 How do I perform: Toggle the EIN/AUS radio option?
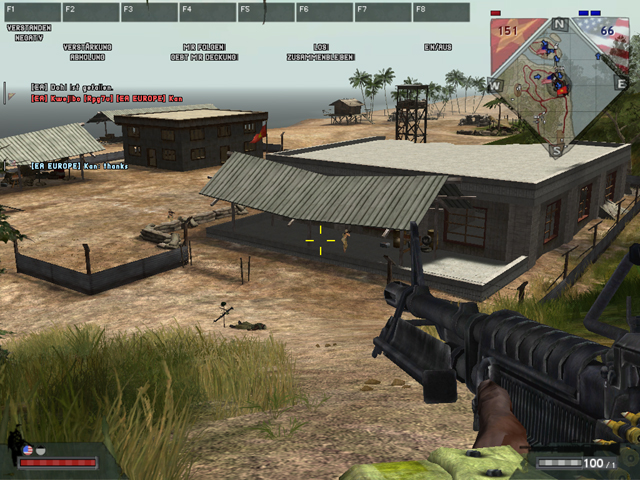point(437,47)
